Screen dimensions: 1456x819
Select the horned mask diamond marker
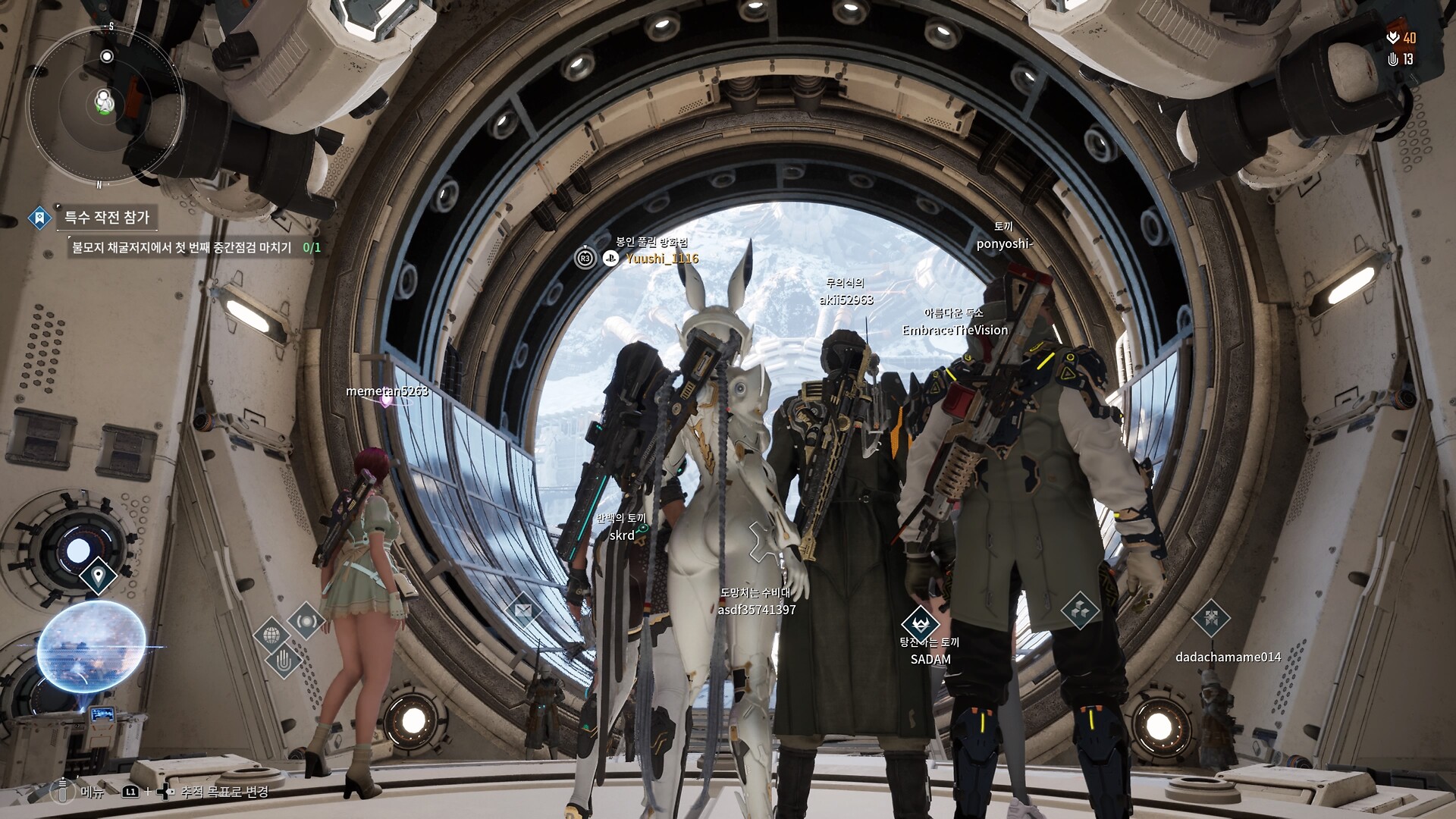921,624
